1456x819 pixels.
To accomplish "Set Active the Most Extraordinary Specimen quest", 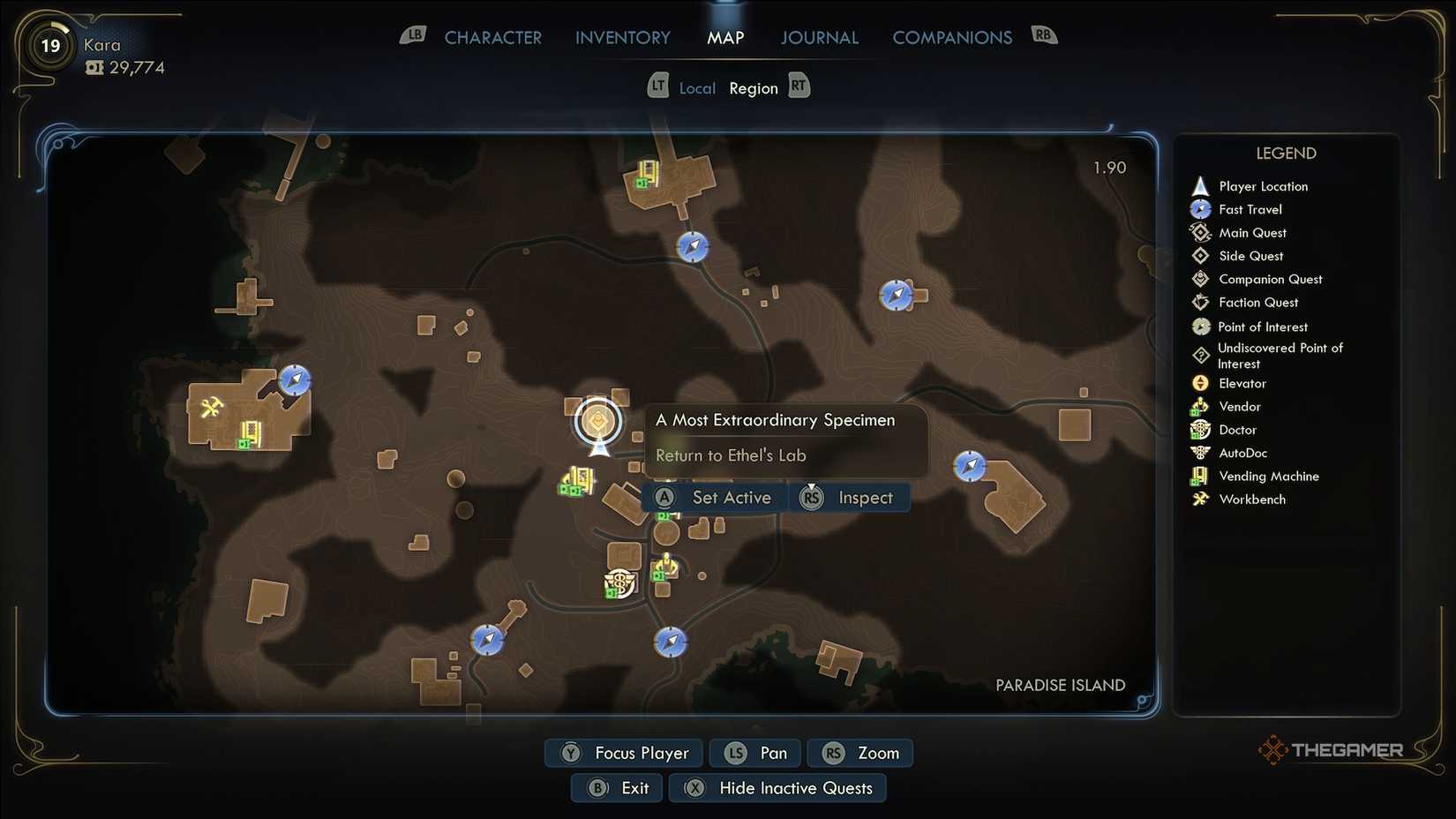I will (x=715, y=497).
